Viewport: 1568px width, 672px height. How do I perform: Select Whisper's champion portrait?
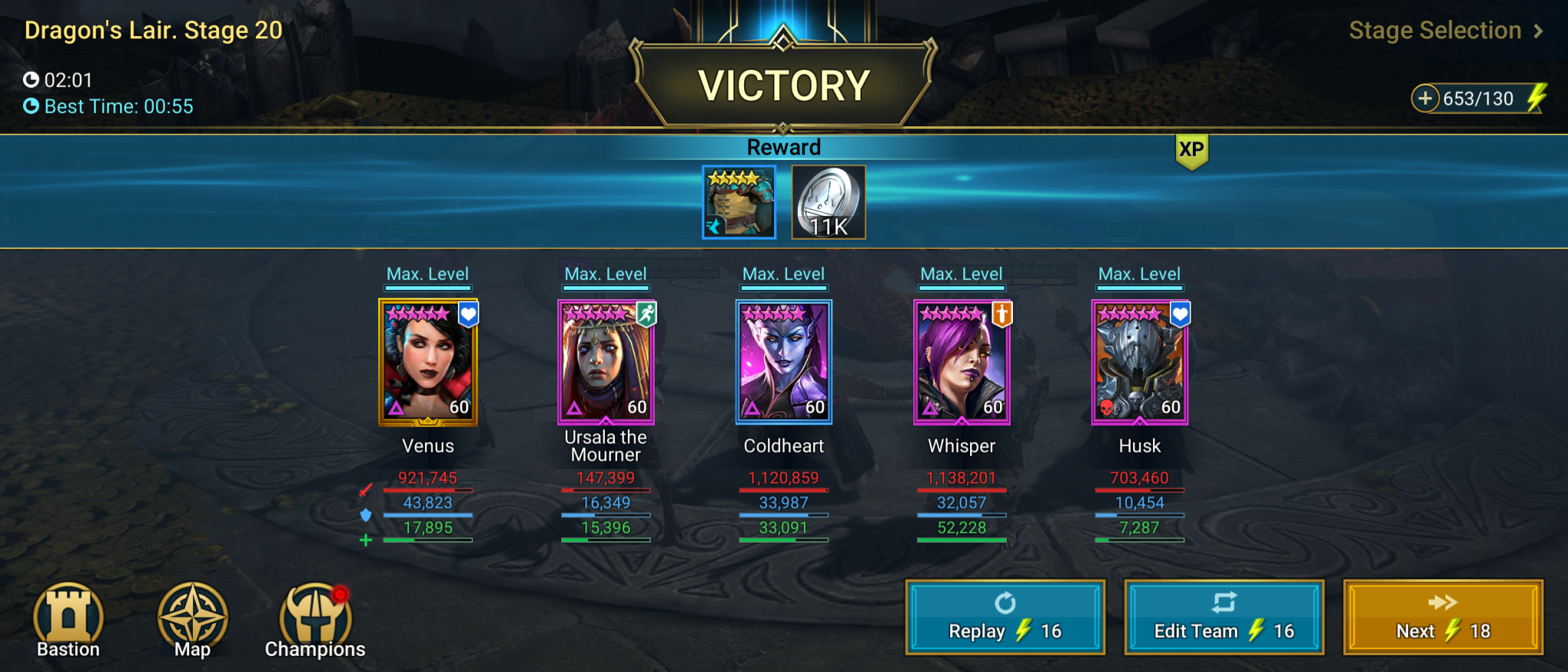(961, 360)
